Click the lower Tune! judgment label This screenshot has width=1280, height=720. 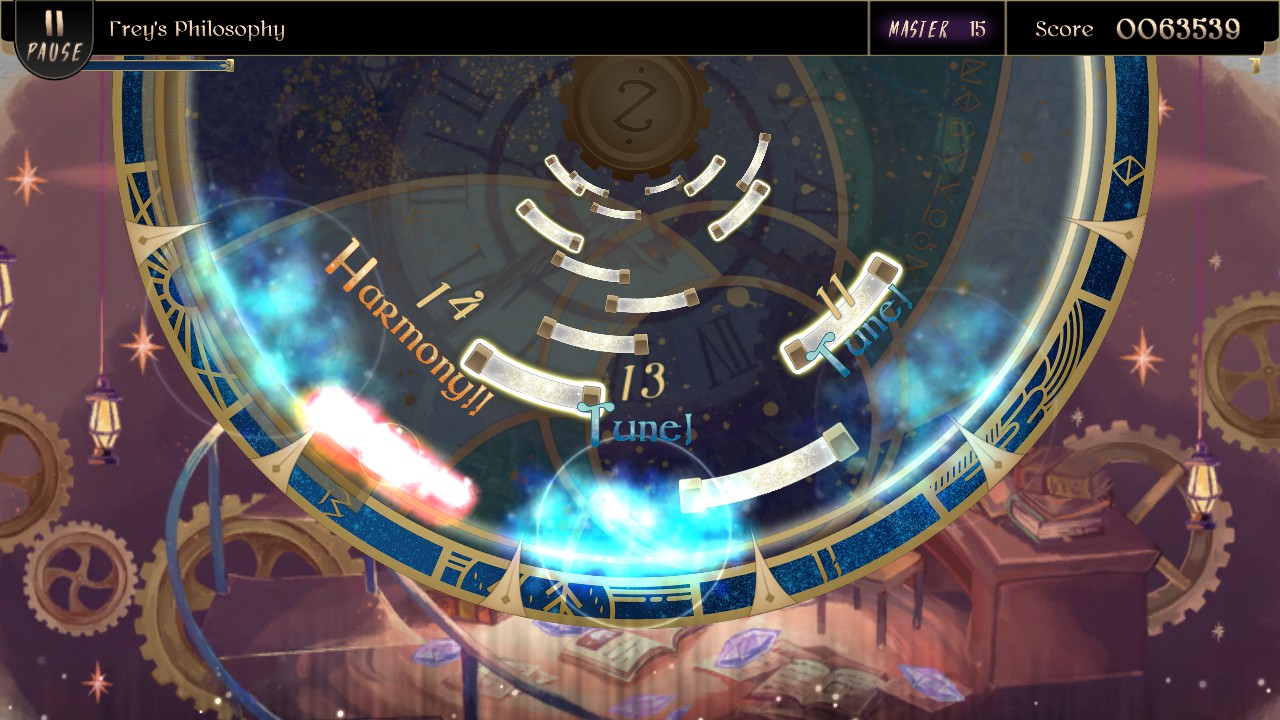click(x=635, y=424)
